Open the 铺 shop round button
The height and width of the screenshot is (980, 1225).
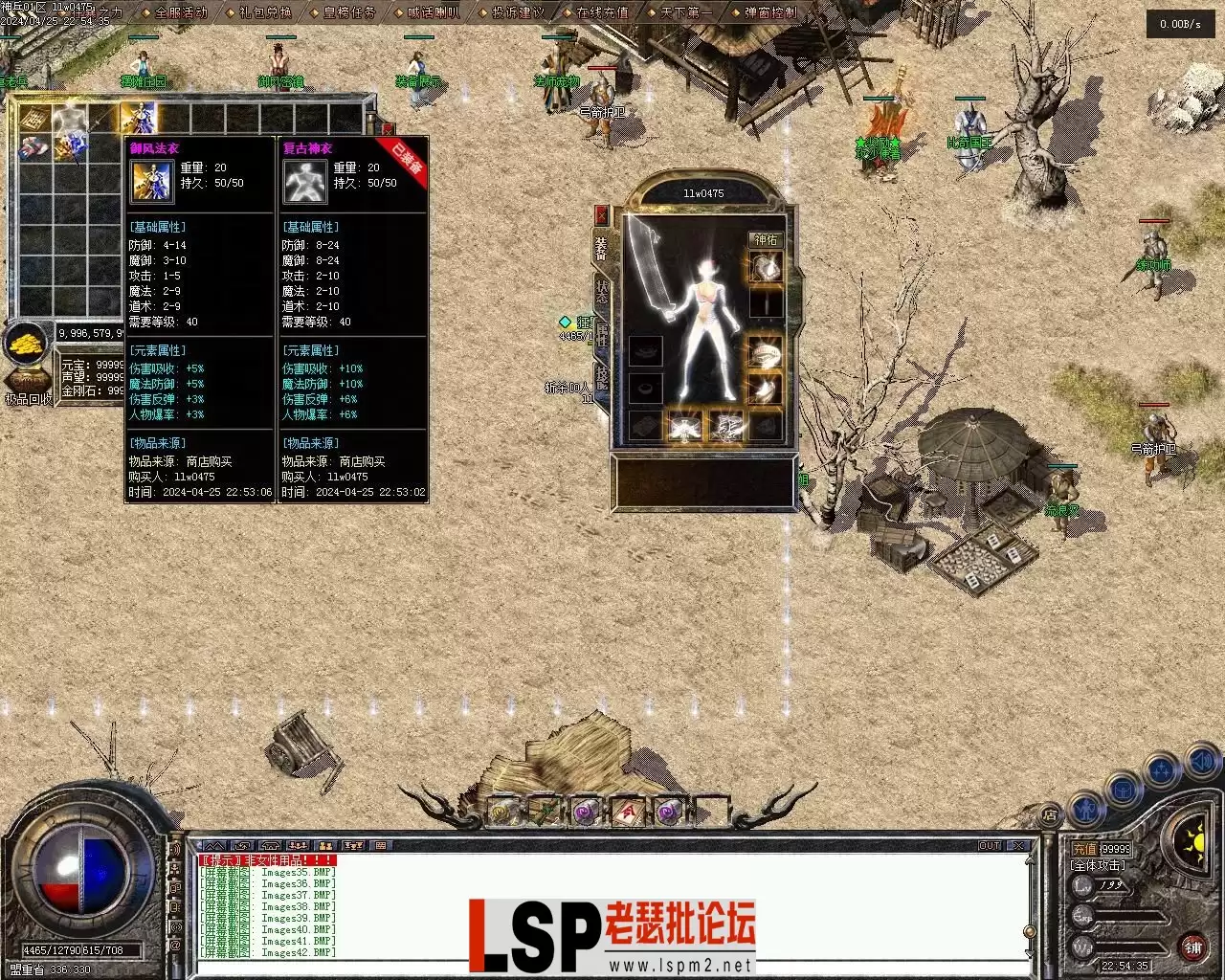point(1192,947)
